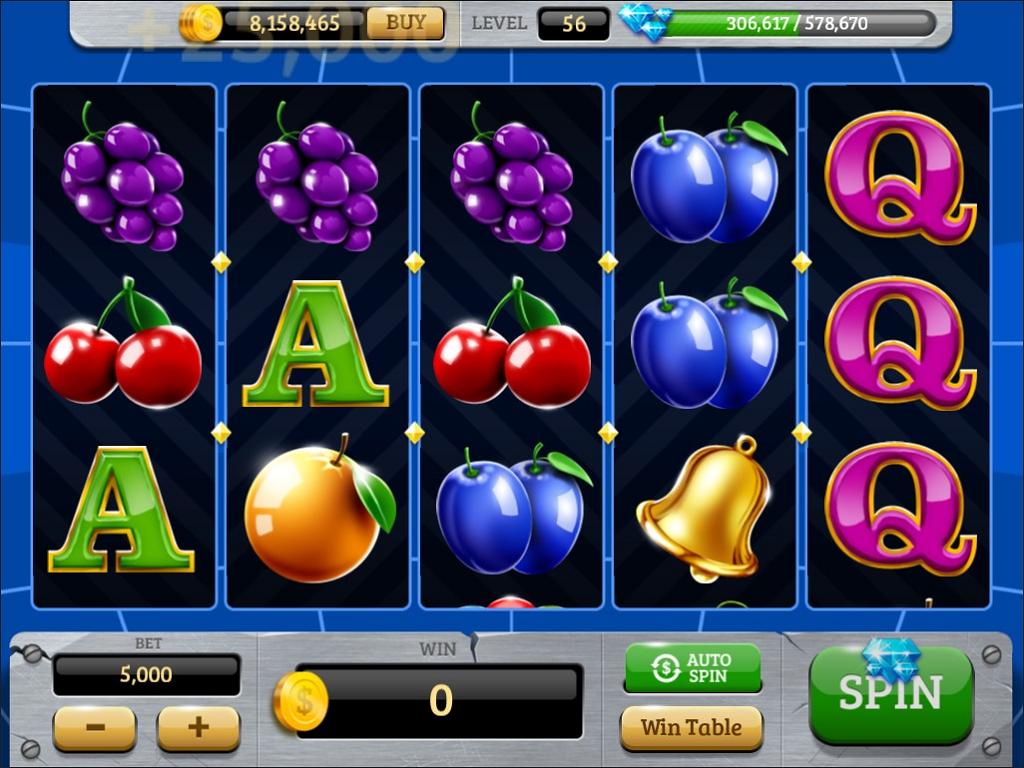Screen dimensions: 1024x768
Task: Decrease the bet with the minus button
Action: (94, 727)
